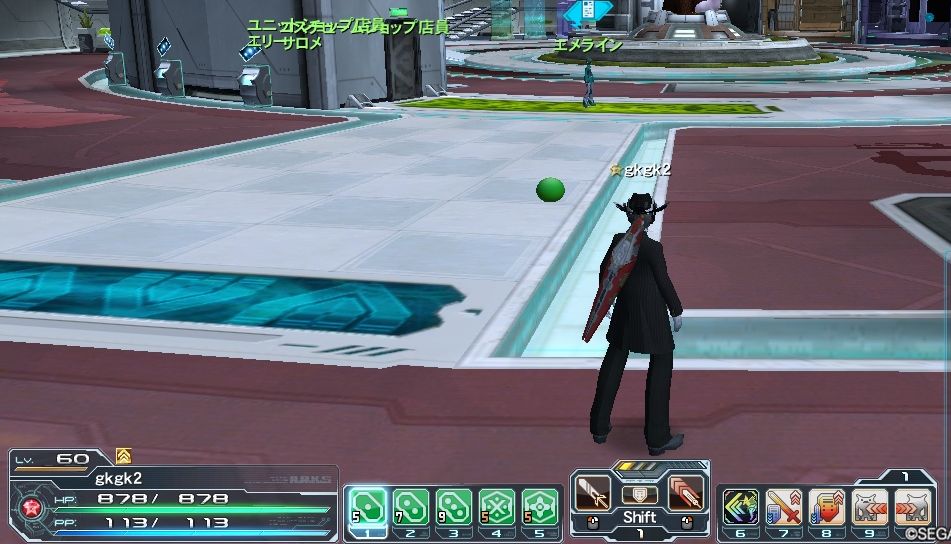
Task: Select the green X-pattern item in slot 4
Action: 497,506
